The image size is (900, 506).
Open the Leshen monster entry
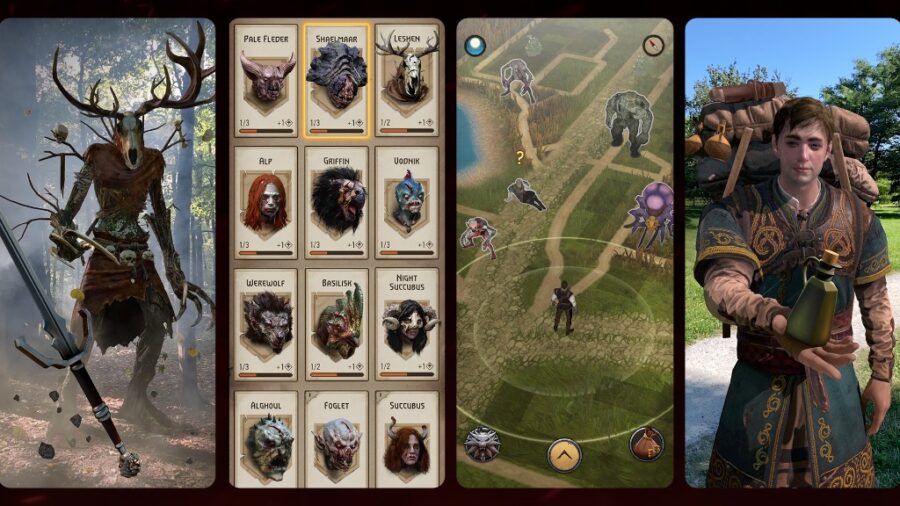(407, 80)
